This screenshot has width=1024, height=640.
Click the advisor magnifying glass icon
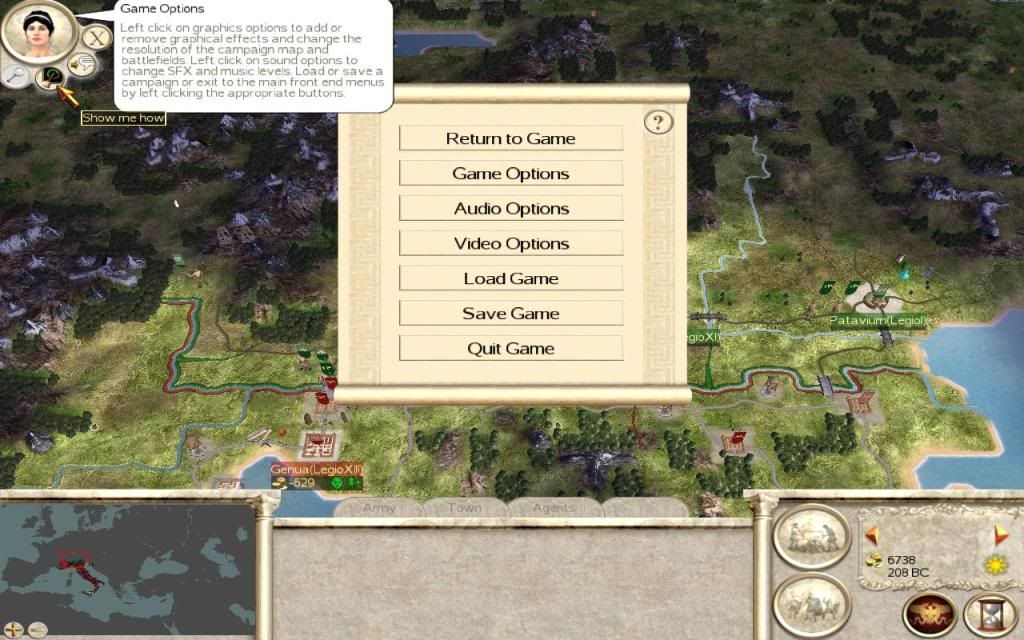coord(17,73)
